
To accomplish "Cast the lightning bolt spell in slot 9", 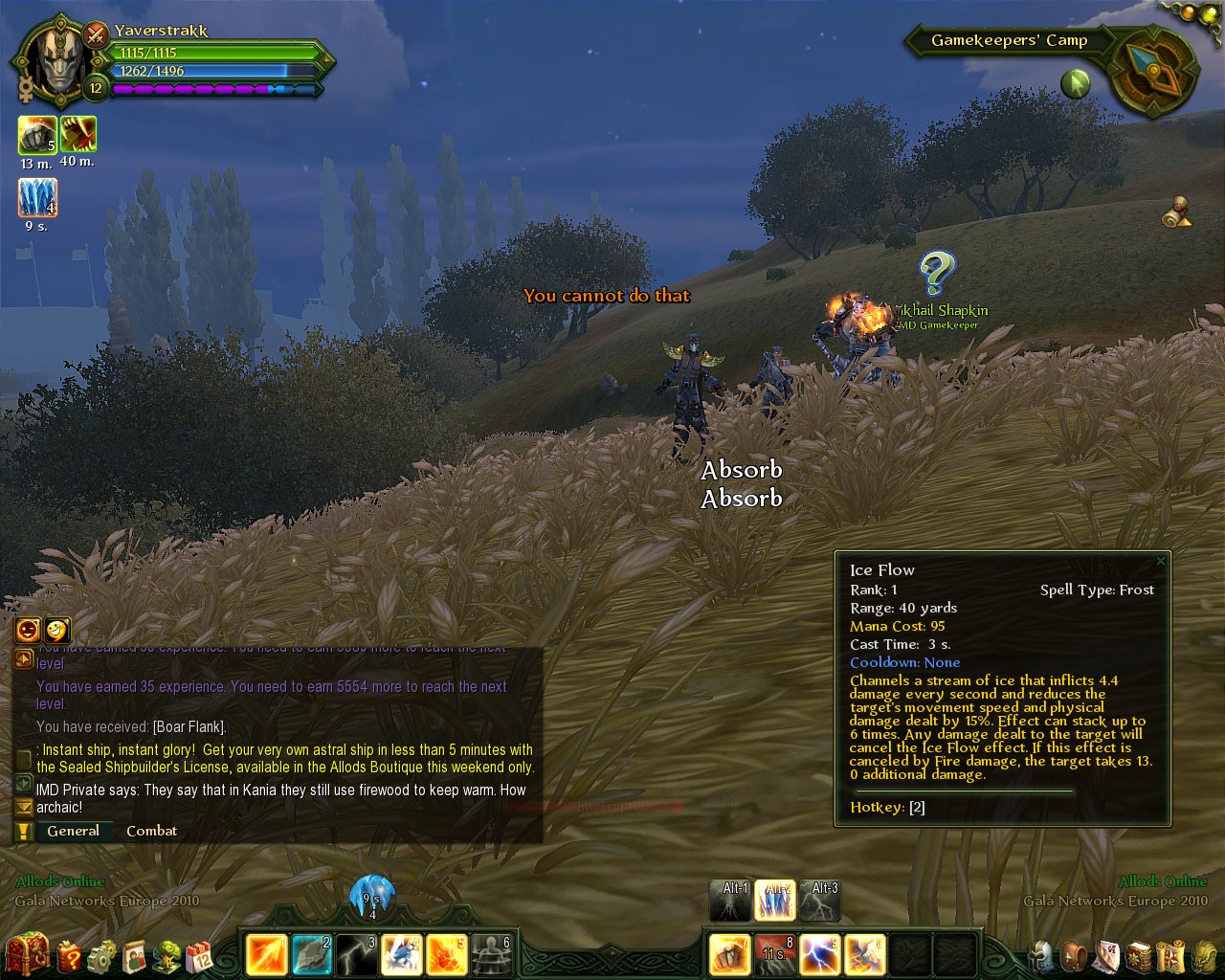I will click(x=820, y=954).
